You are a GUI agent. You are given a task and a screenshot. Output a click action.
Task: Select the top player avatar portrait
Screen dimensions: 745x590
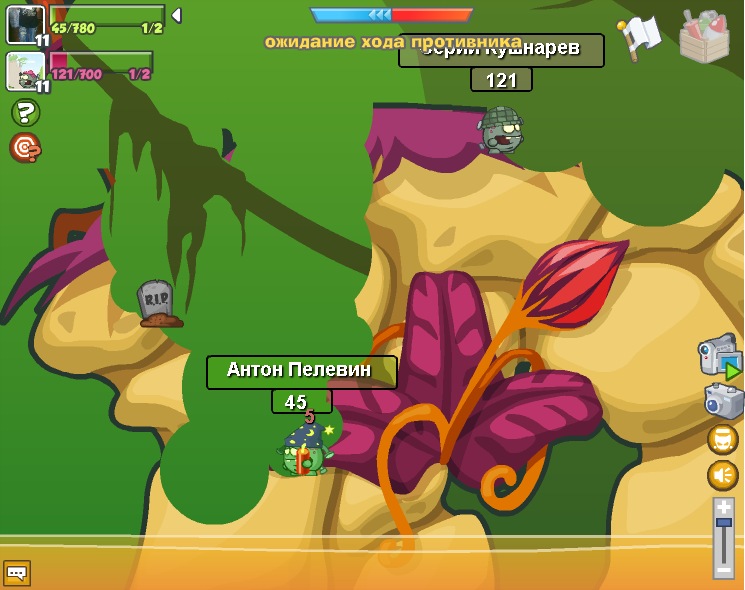tap(25, 24)
